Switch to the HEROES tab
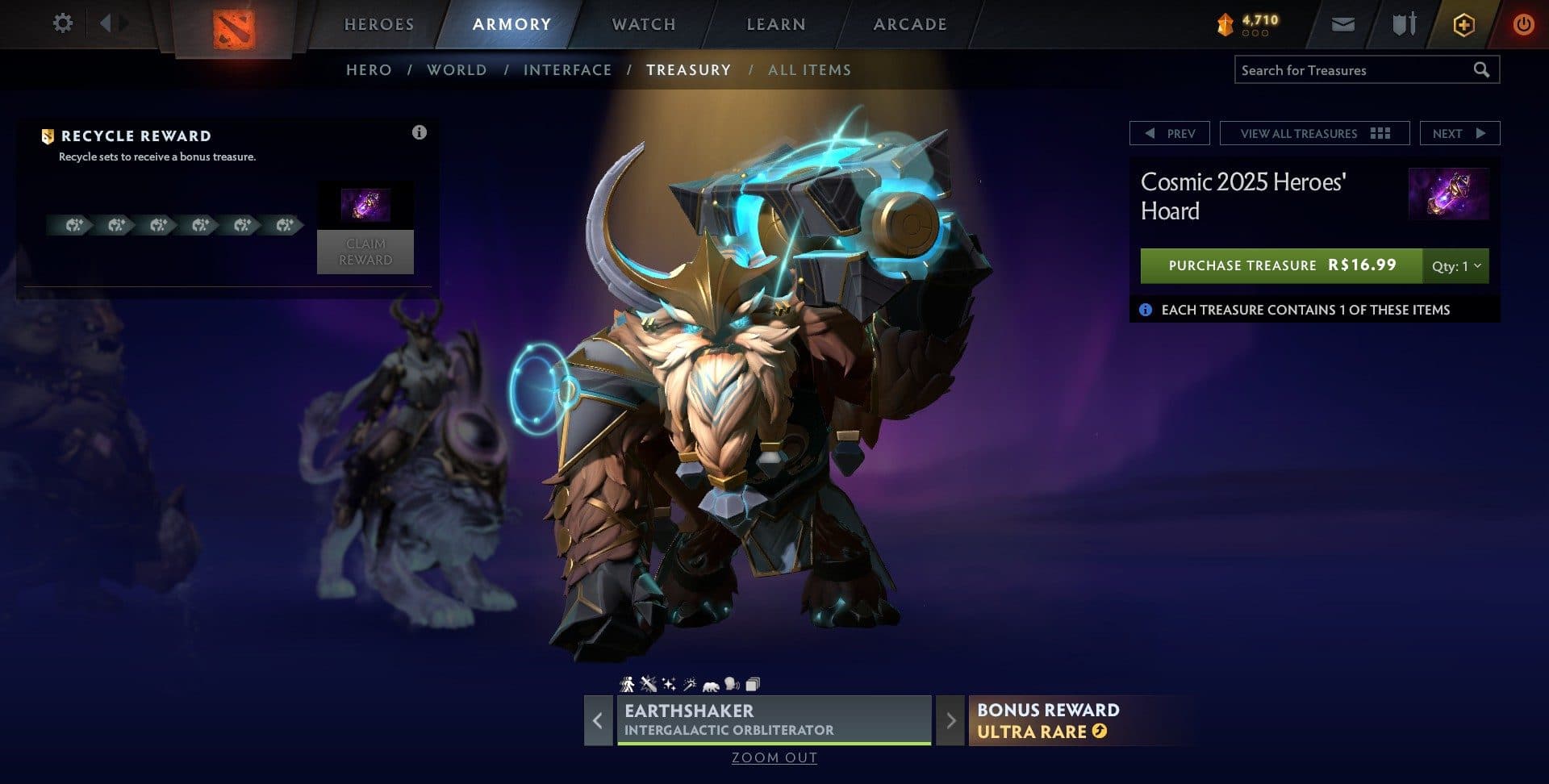This screenshot has height=784, width=1549. [x=378, y=24]
